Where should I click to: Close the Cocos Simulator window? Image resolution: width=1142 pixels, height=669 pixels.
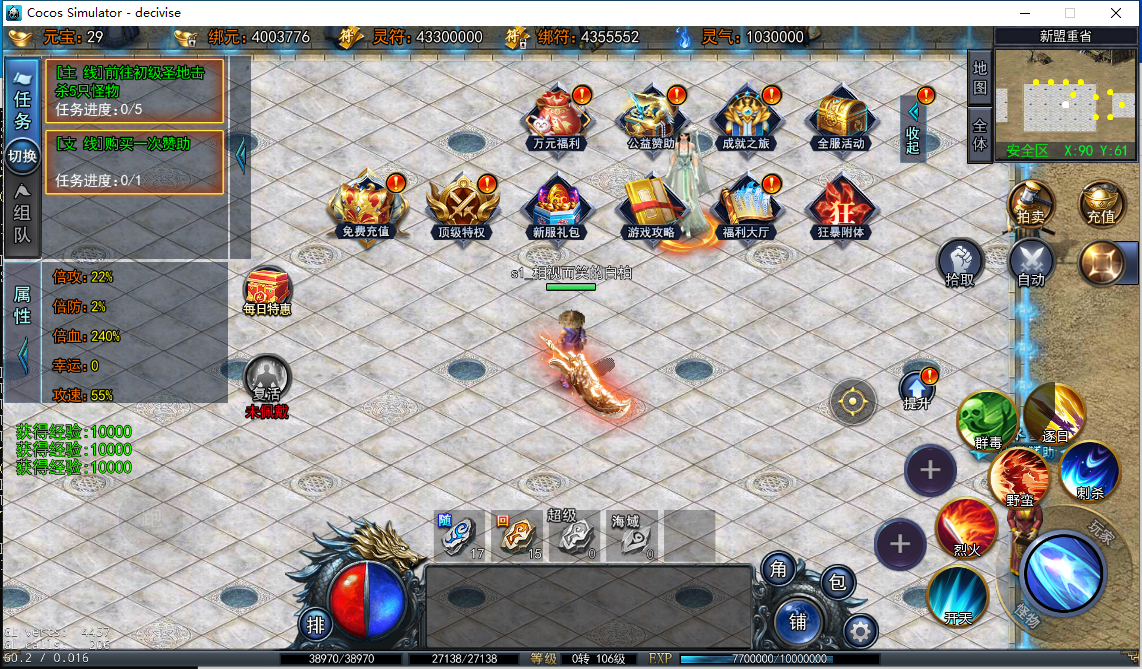[1115, 13]
